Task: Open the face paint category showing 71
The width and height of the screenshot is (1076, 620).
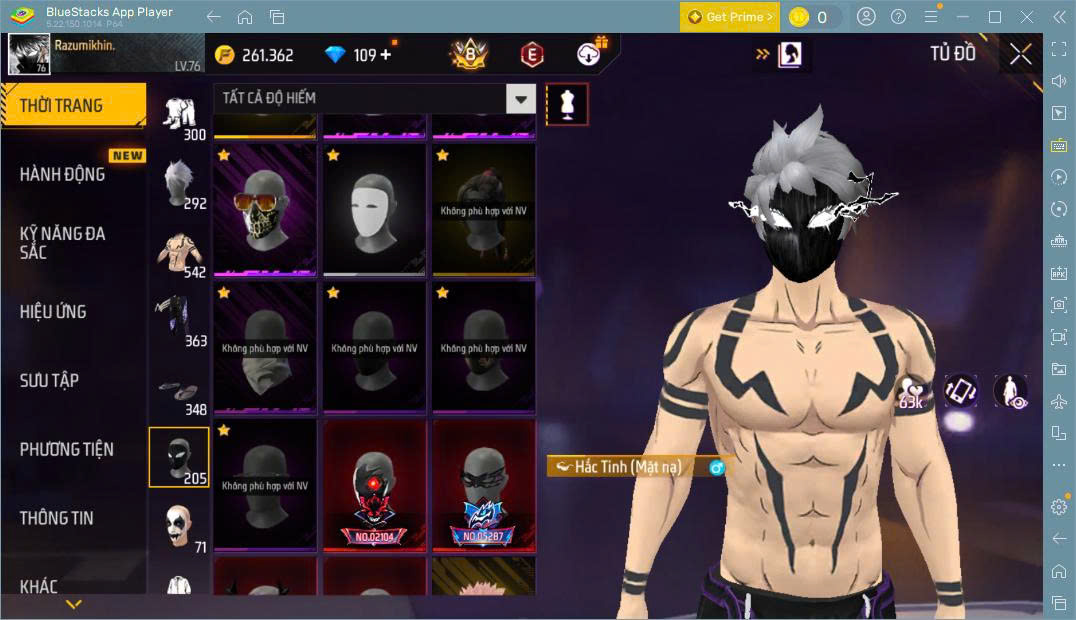Action: 179,526
